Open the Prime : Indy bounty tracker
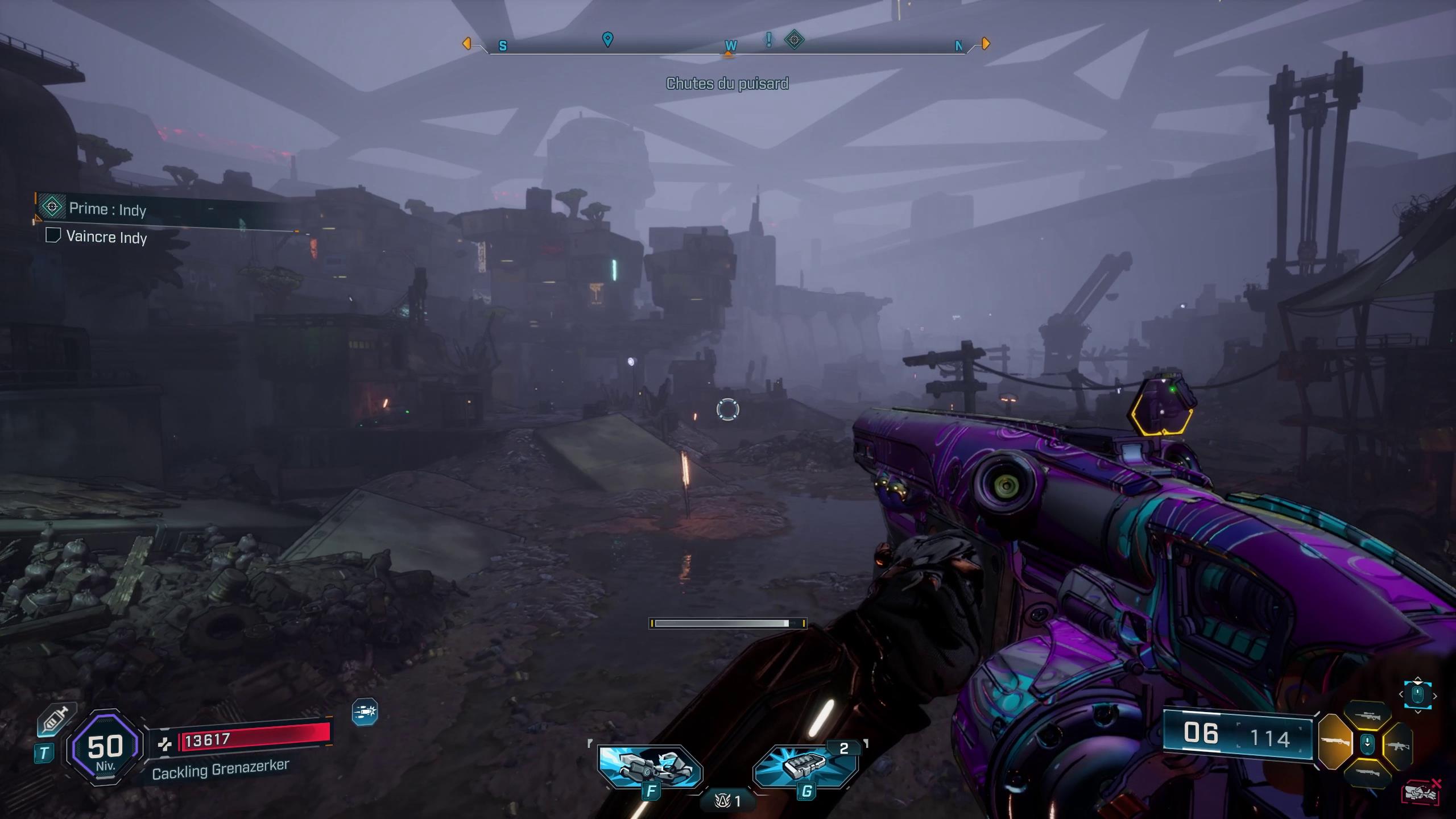1456x819 pixels. (x=108, y=209)
